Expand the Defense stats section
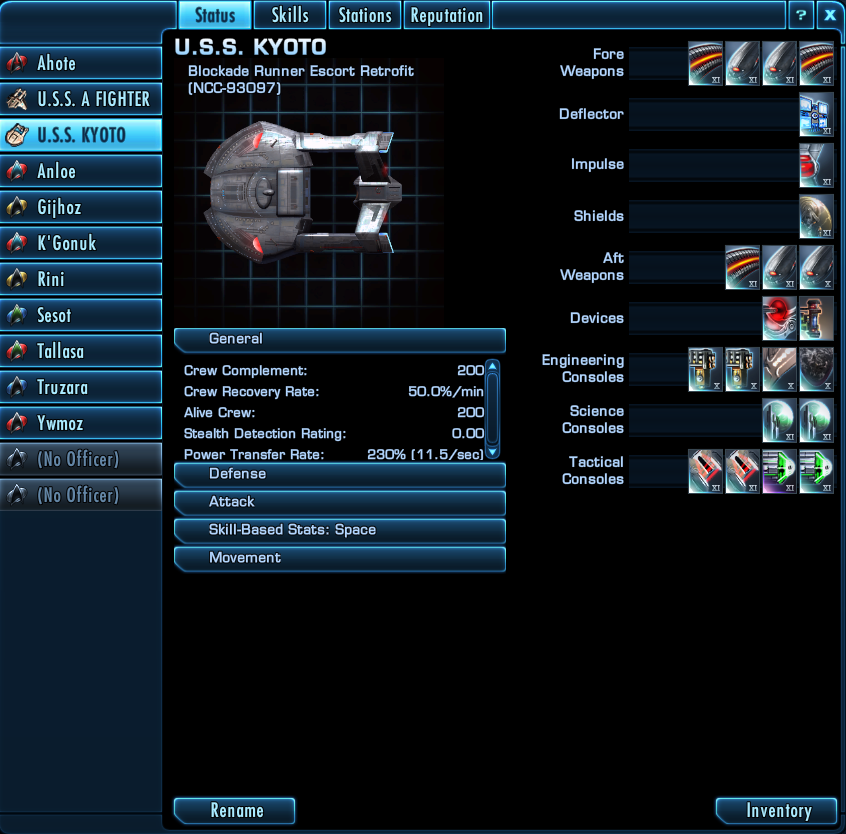 [x=340, y=474]
